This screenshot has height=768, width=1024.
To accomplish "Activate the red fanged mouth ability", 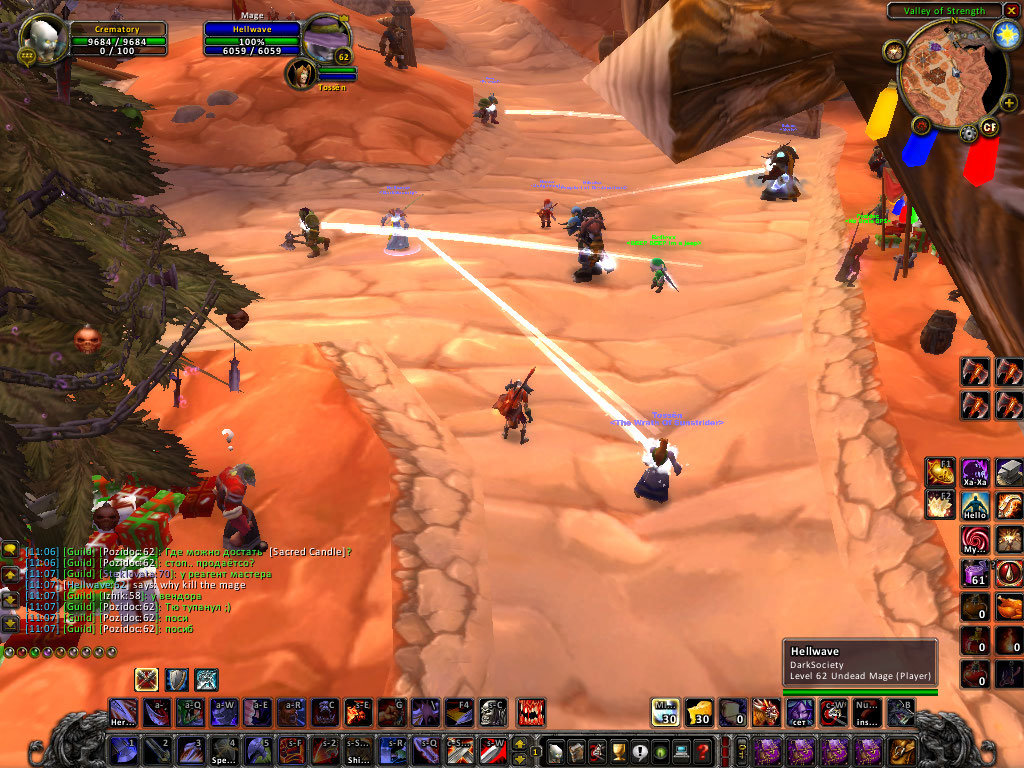I will [x=531, y=712].
